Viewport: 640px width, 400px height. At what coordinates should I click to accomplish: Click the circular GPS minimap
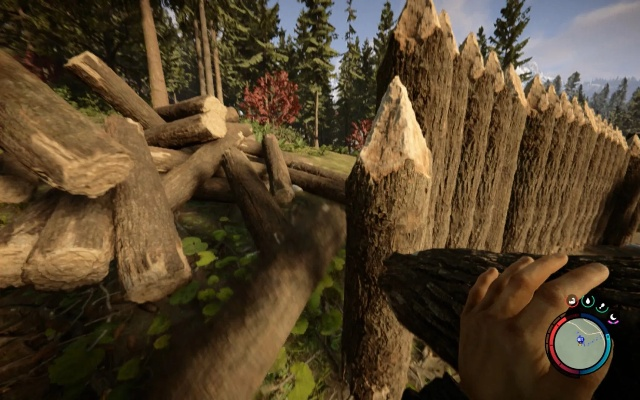579,344
